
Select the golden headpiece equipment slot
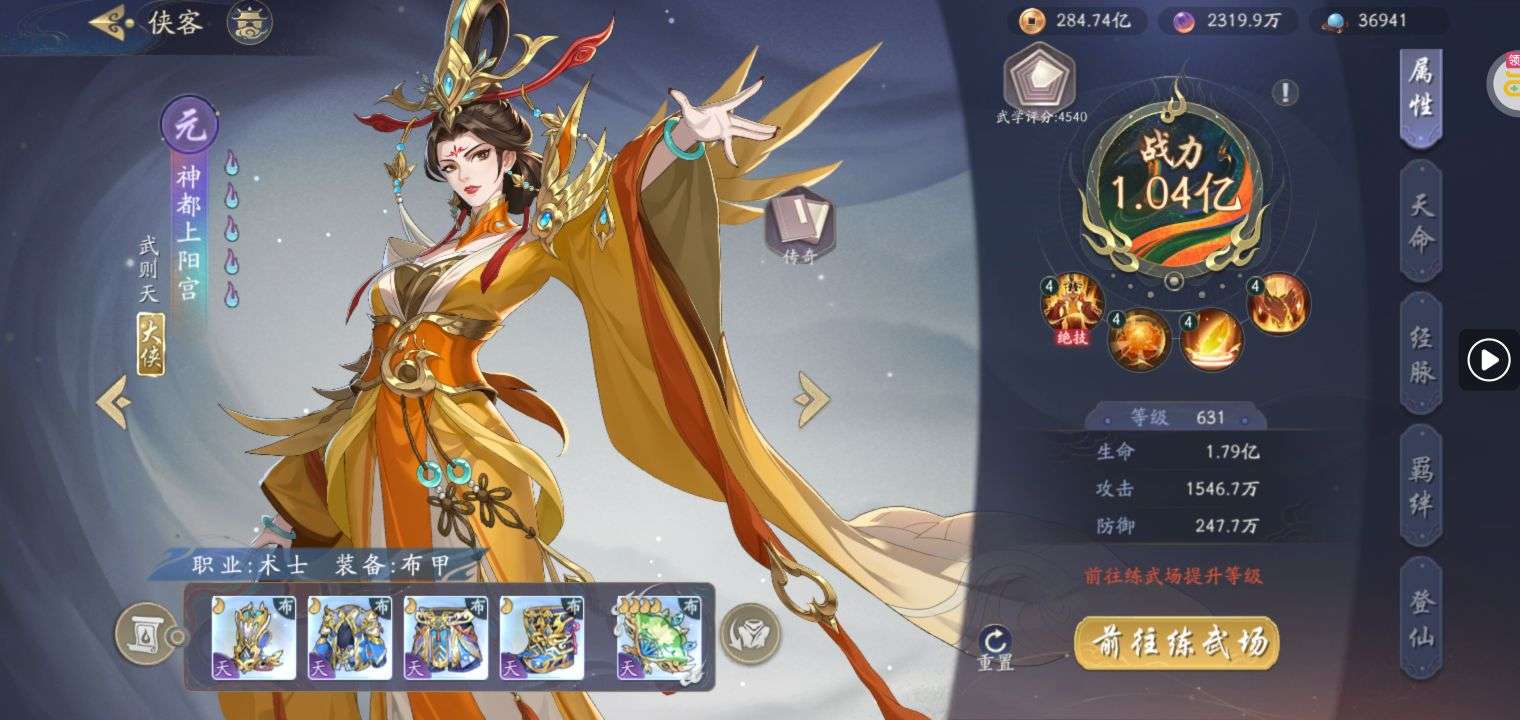(254, 637)
